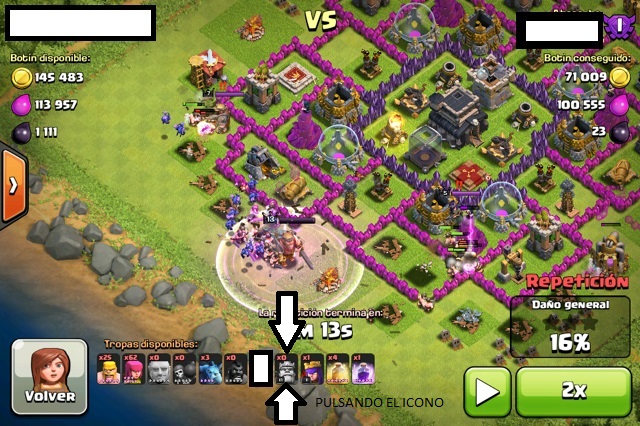Choose the pink-haired Archer troop slot
640x426 pixels.
click(133, 369)
